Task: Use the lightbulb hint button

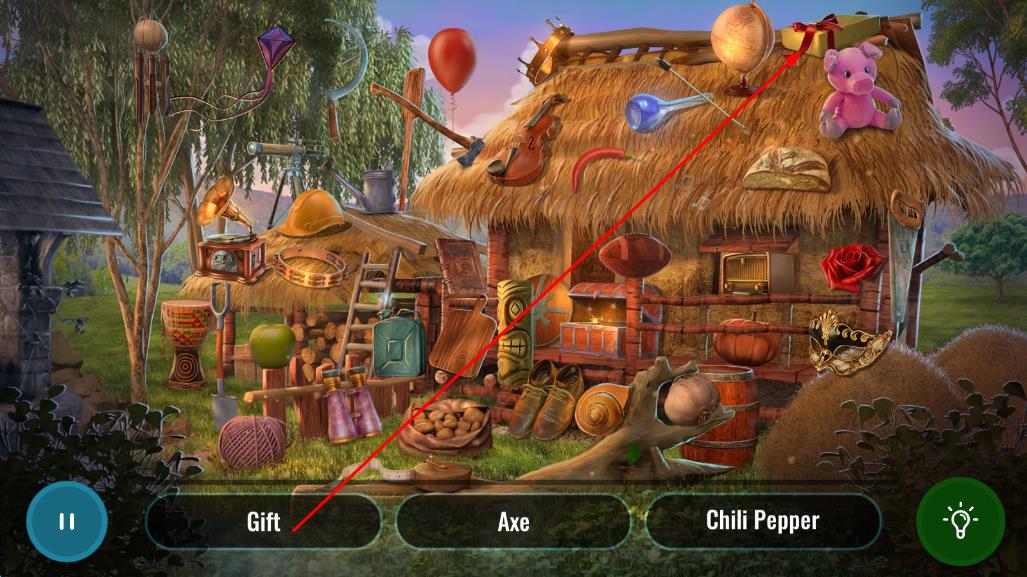Action: click(x=960, y=521)
